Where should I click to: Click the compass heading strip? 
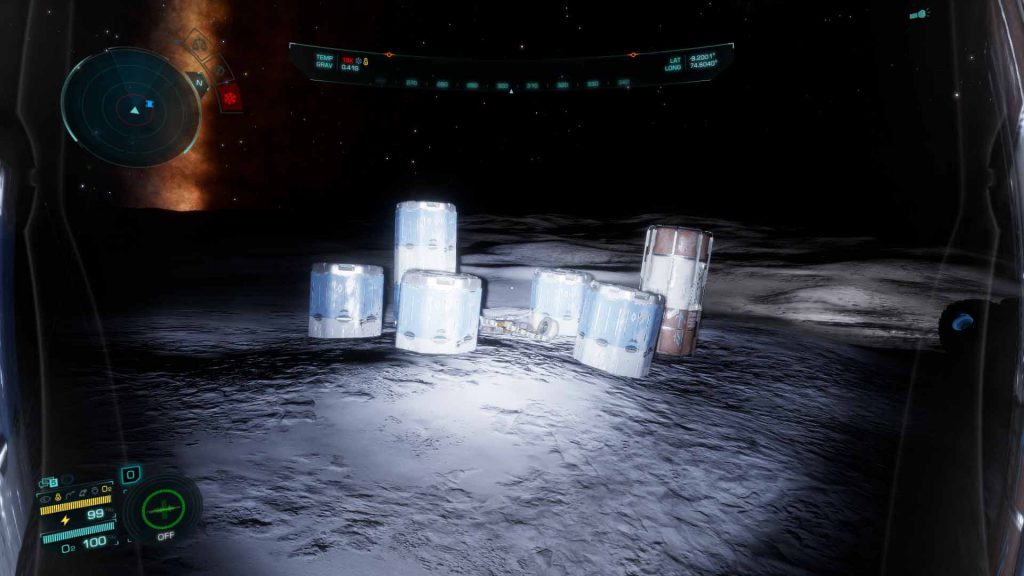click(x=510, y=85)
